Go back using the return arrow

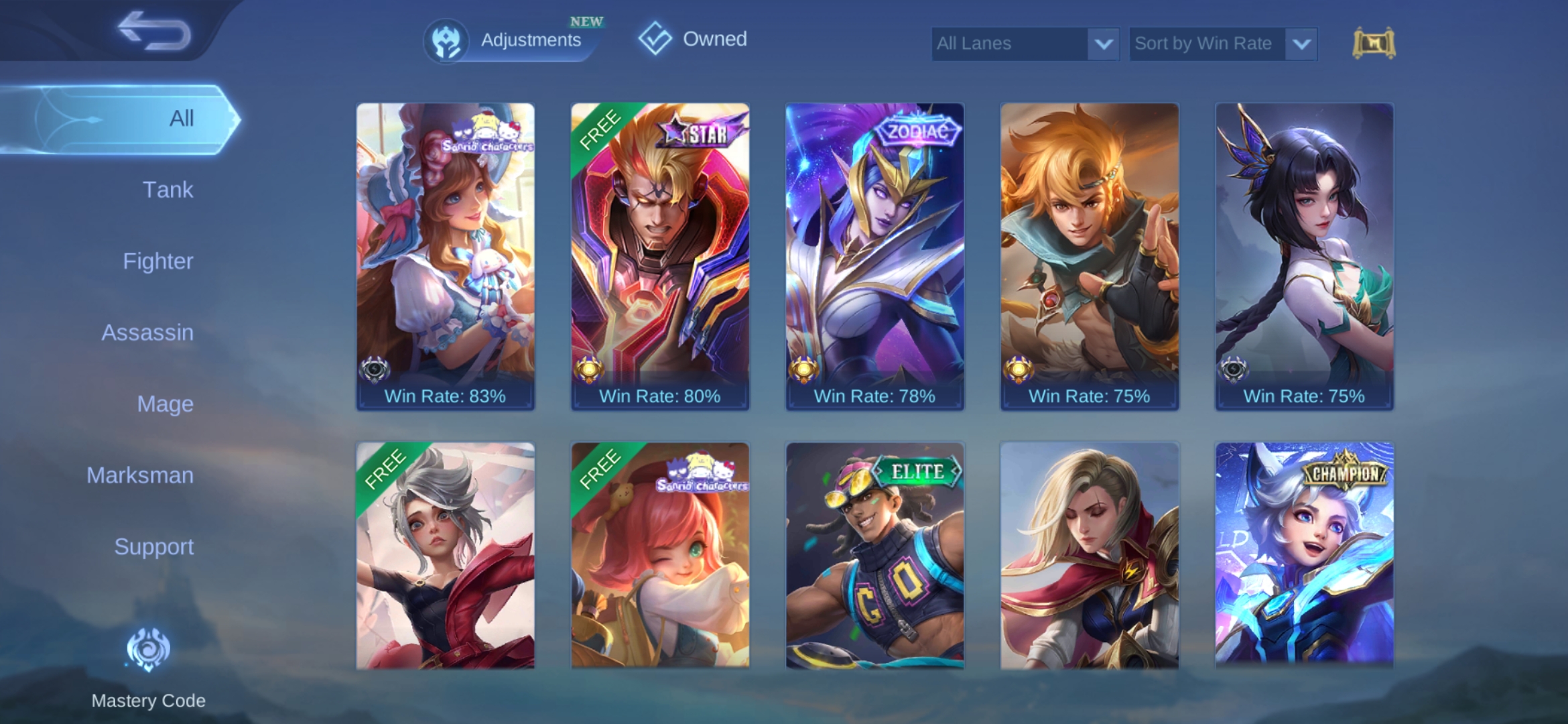tap(154, 31)
